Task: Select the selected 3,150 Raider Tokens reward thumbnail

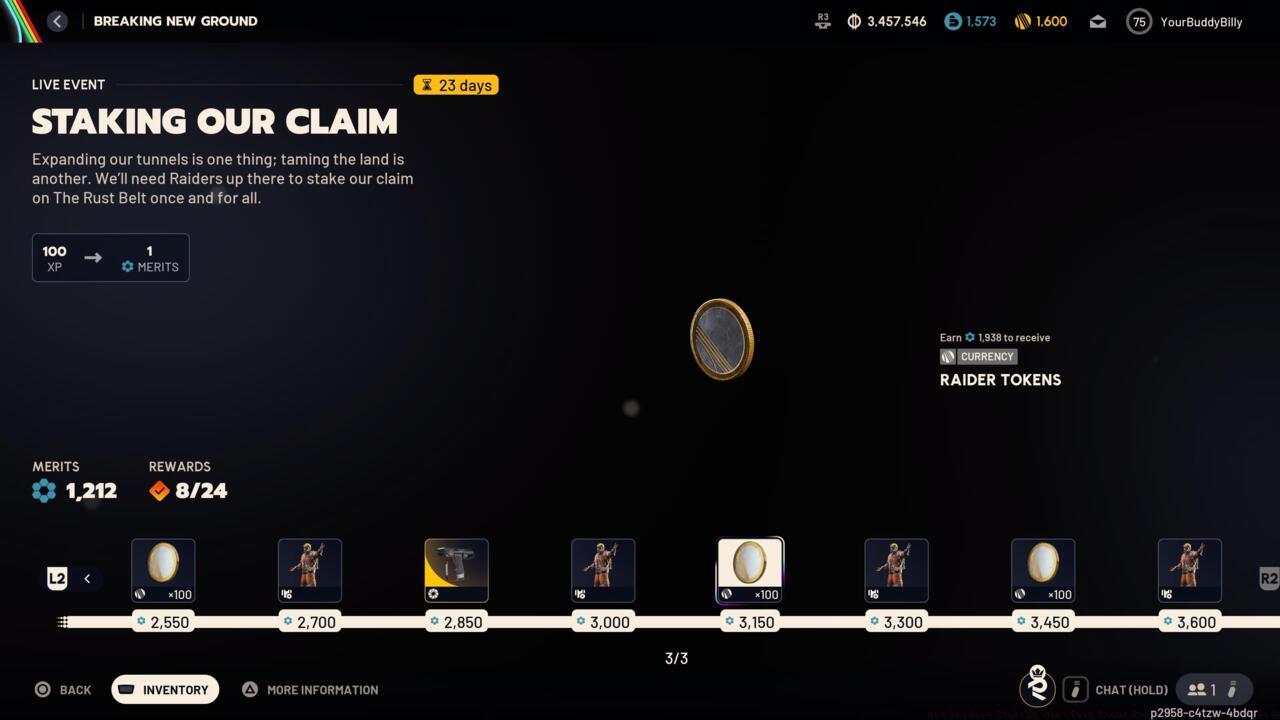Action: tap(750, 567)
